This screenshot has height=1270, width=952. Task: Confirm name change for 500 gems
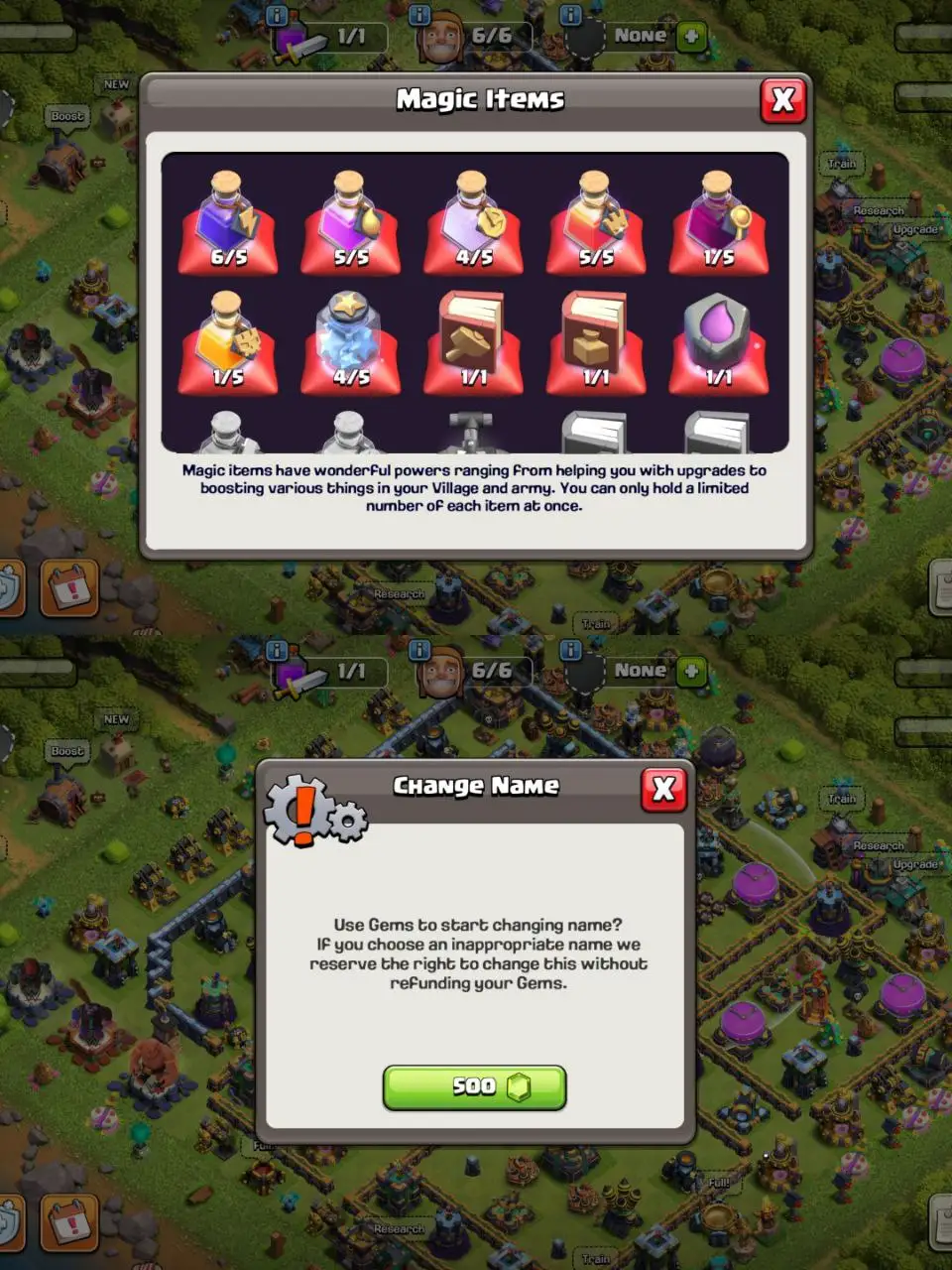coord(474,1087)
